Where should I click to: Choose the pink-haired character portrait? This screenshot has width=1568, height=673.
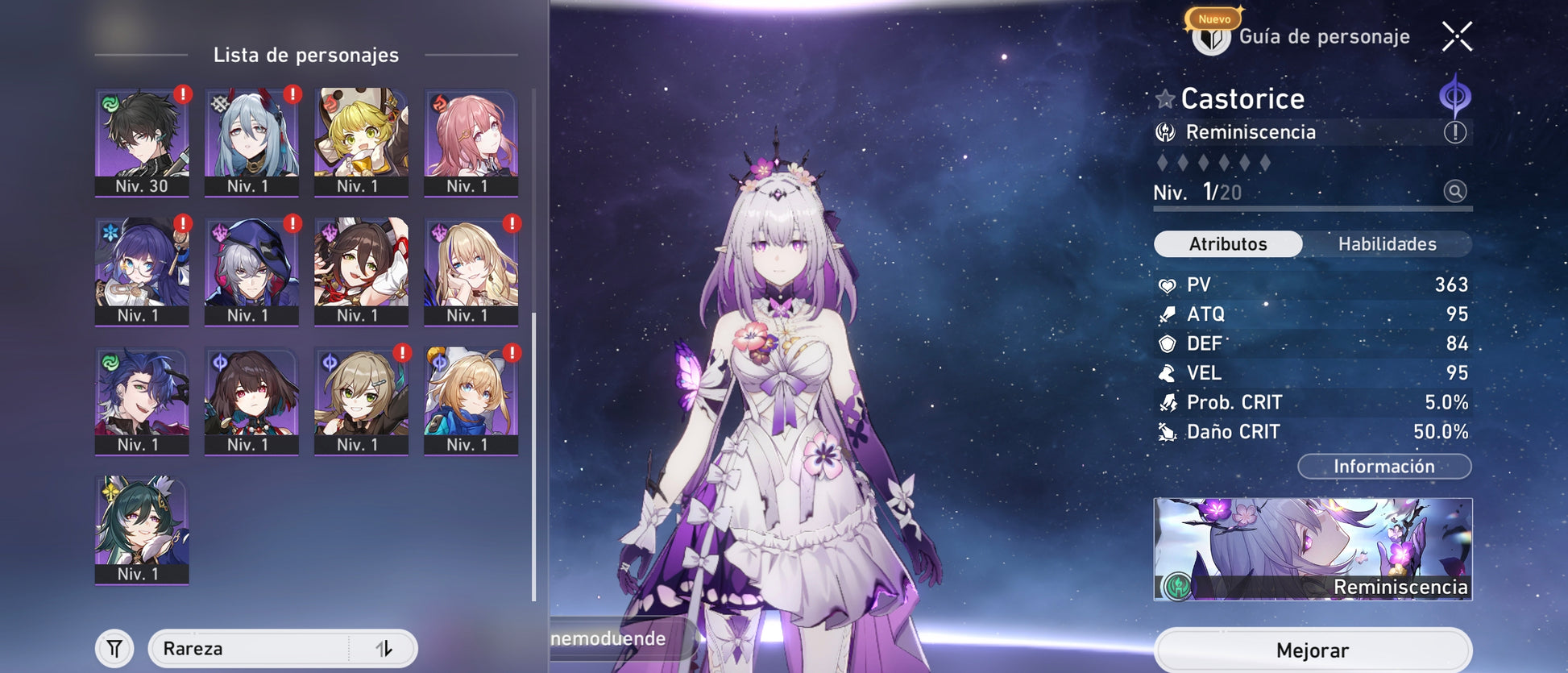tap(471, 142)
